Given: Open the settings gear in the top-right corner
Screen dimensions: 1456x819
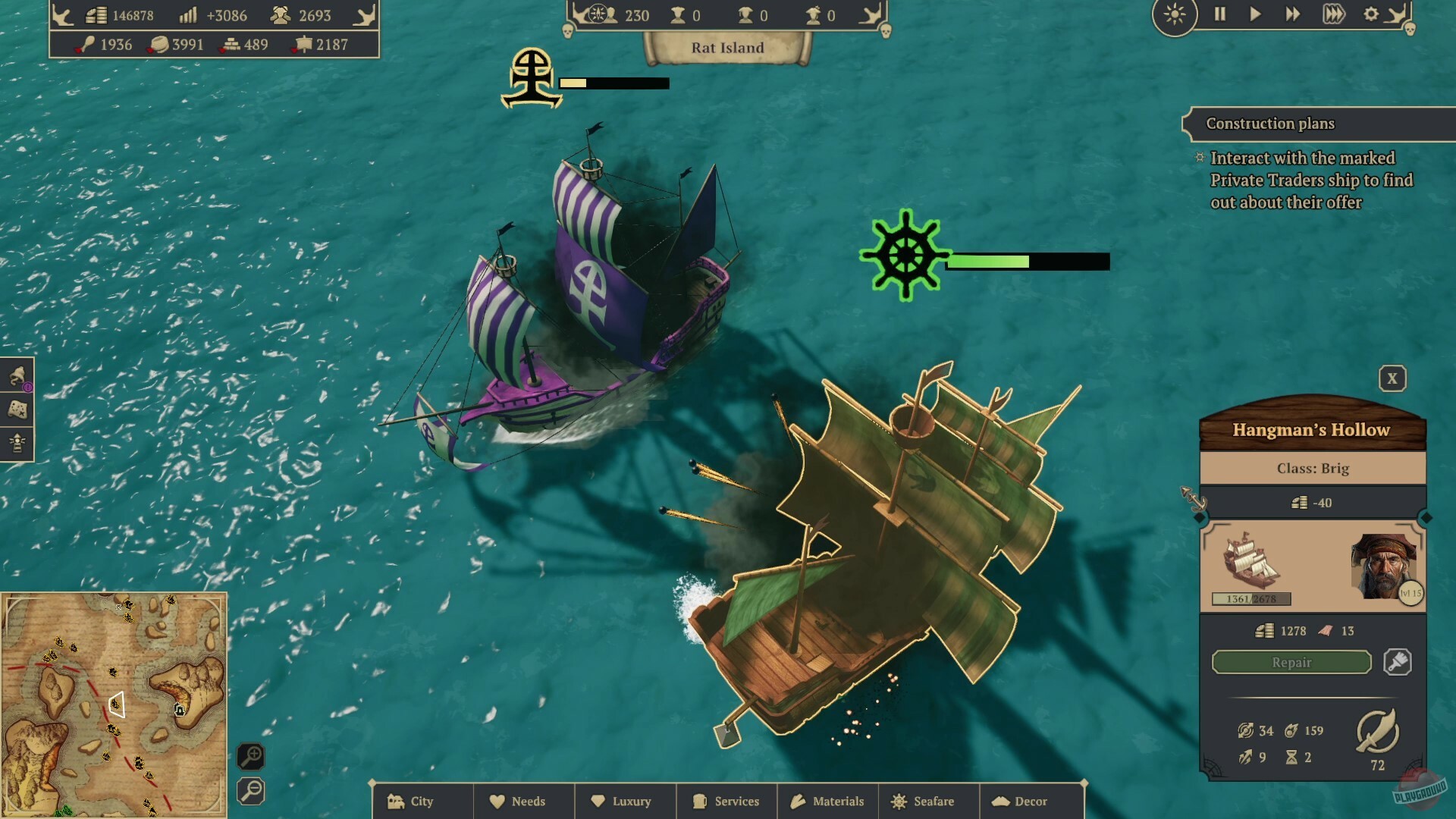Looking at the screenshot, I should coord(1371,14).
